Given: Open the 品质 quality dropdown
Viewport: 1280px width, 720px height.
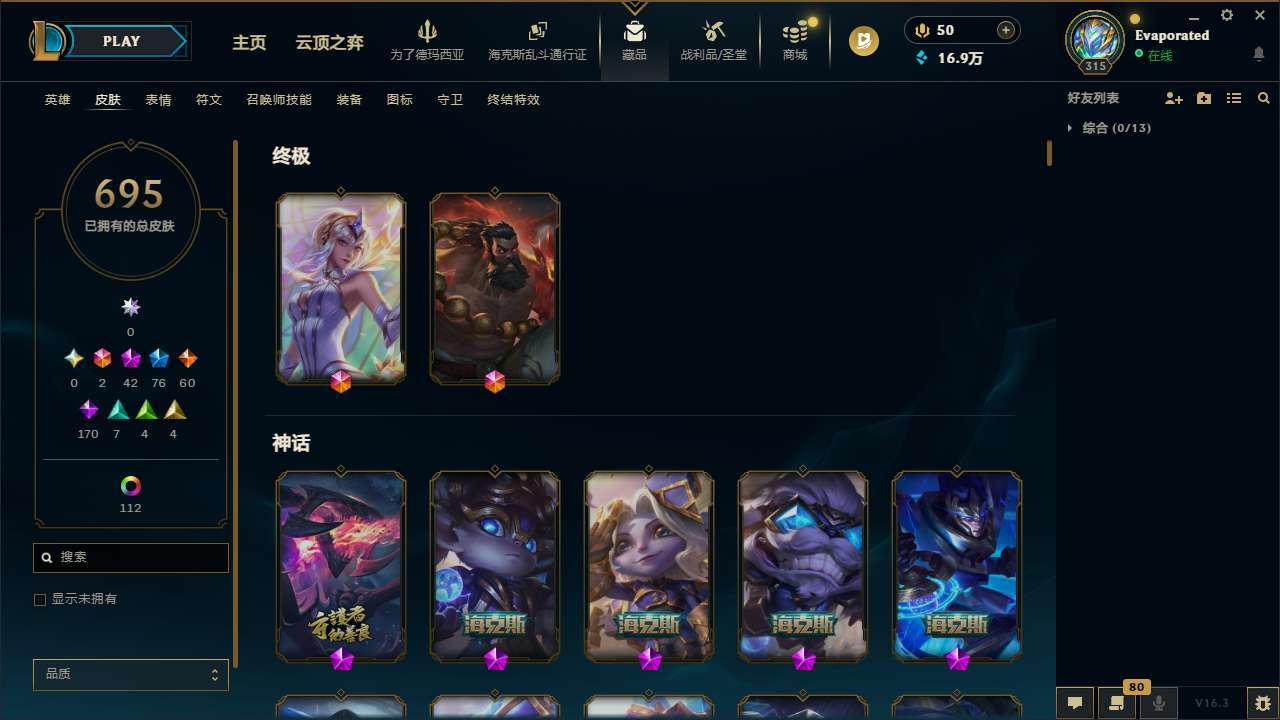Looking at the screenshot, I should click(130, 674).
